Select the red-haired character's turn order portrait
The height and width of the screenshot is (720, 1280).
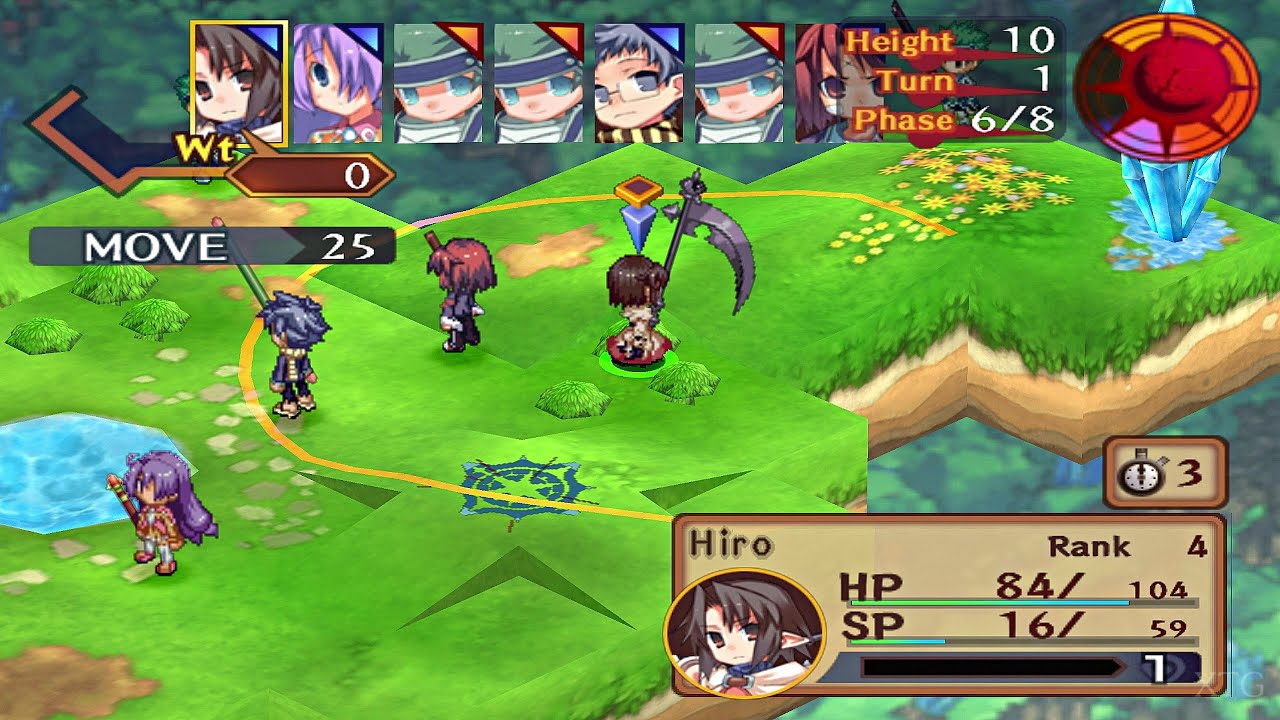(820, 83)
